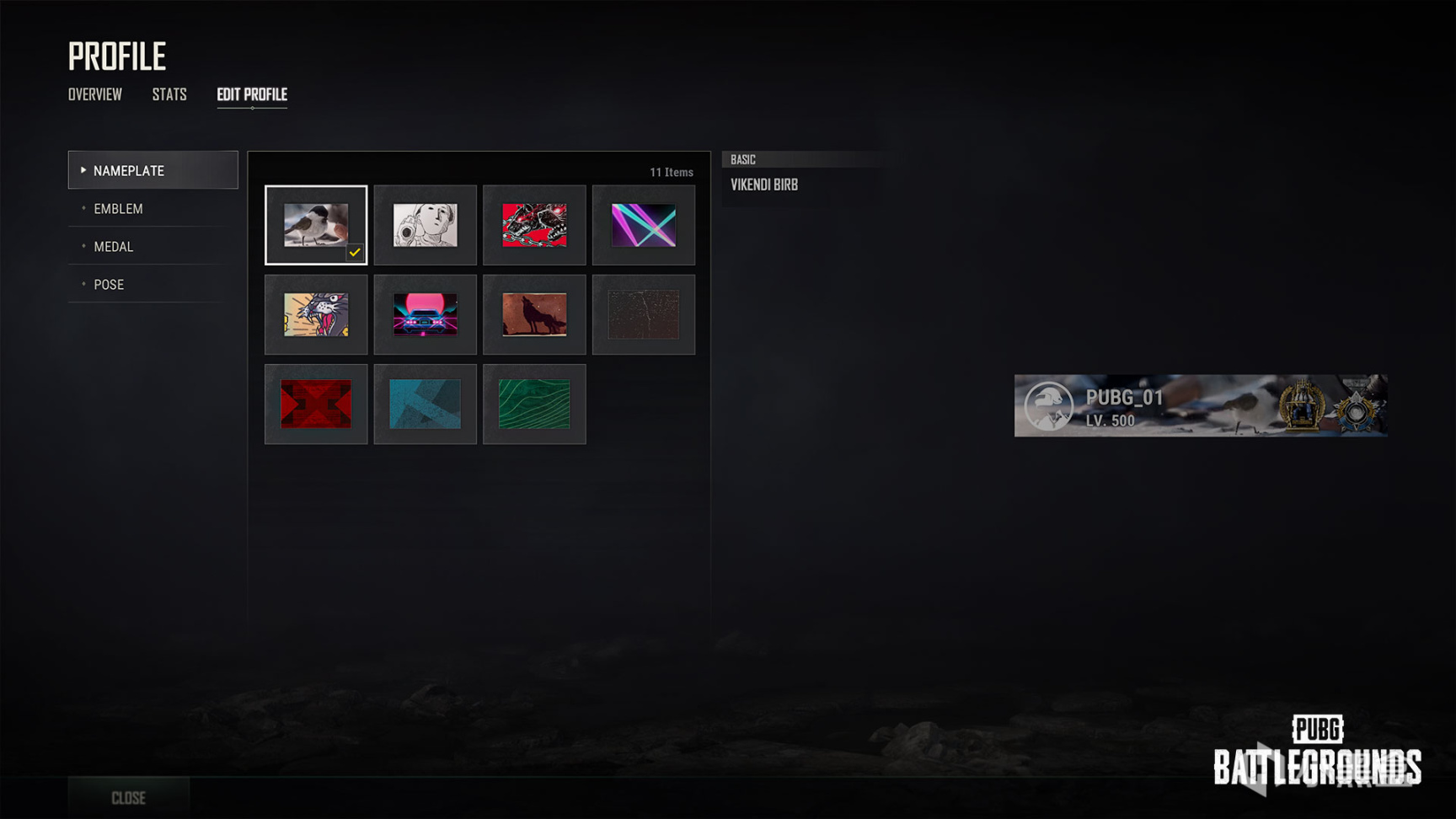Pick the roaring cartoon tiger nameplate
Screen dimensions: 1456x819
316,314
